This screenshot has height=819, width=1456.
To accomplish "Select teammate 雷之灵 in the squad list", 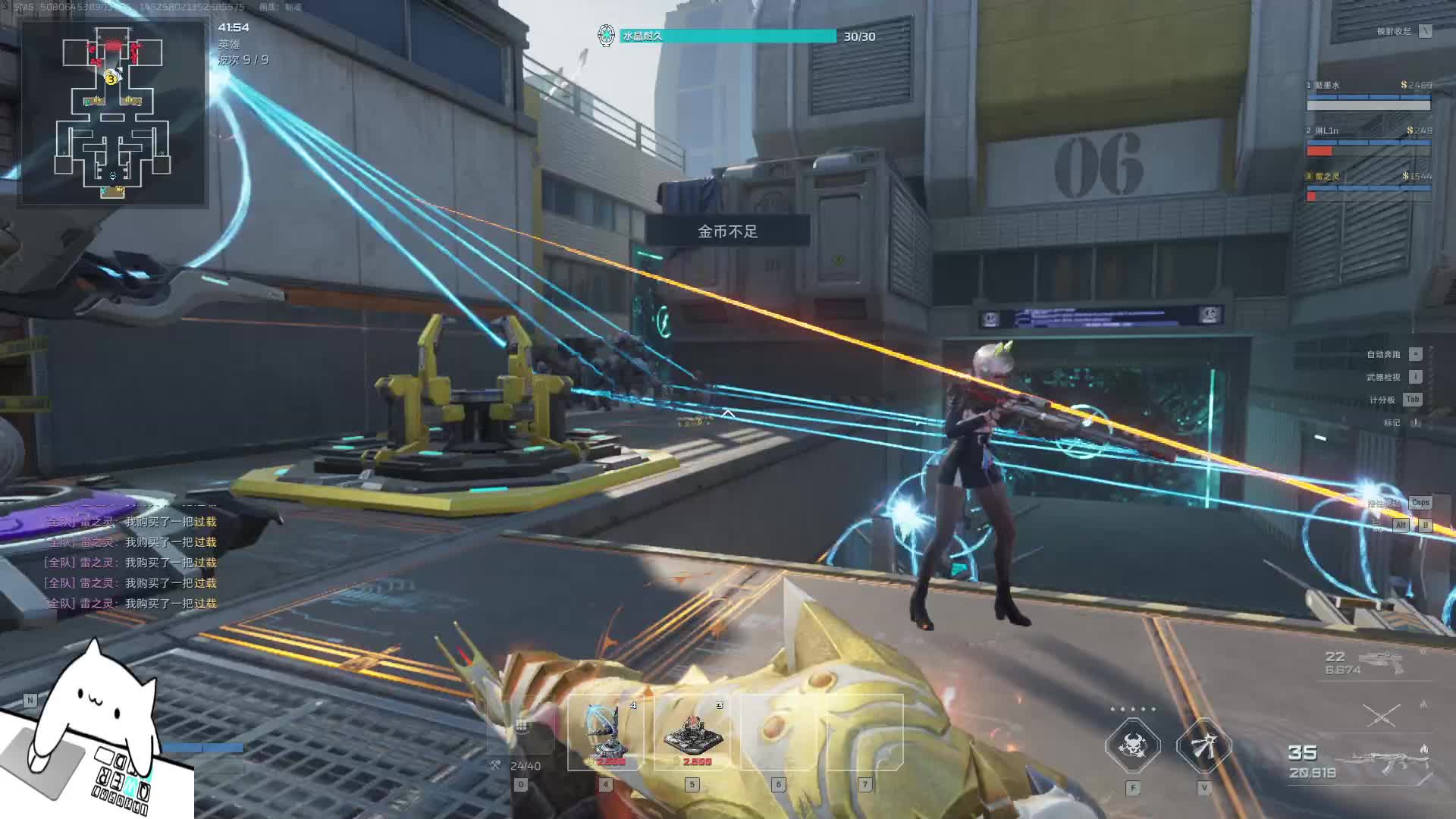I will pos(1368,187).
